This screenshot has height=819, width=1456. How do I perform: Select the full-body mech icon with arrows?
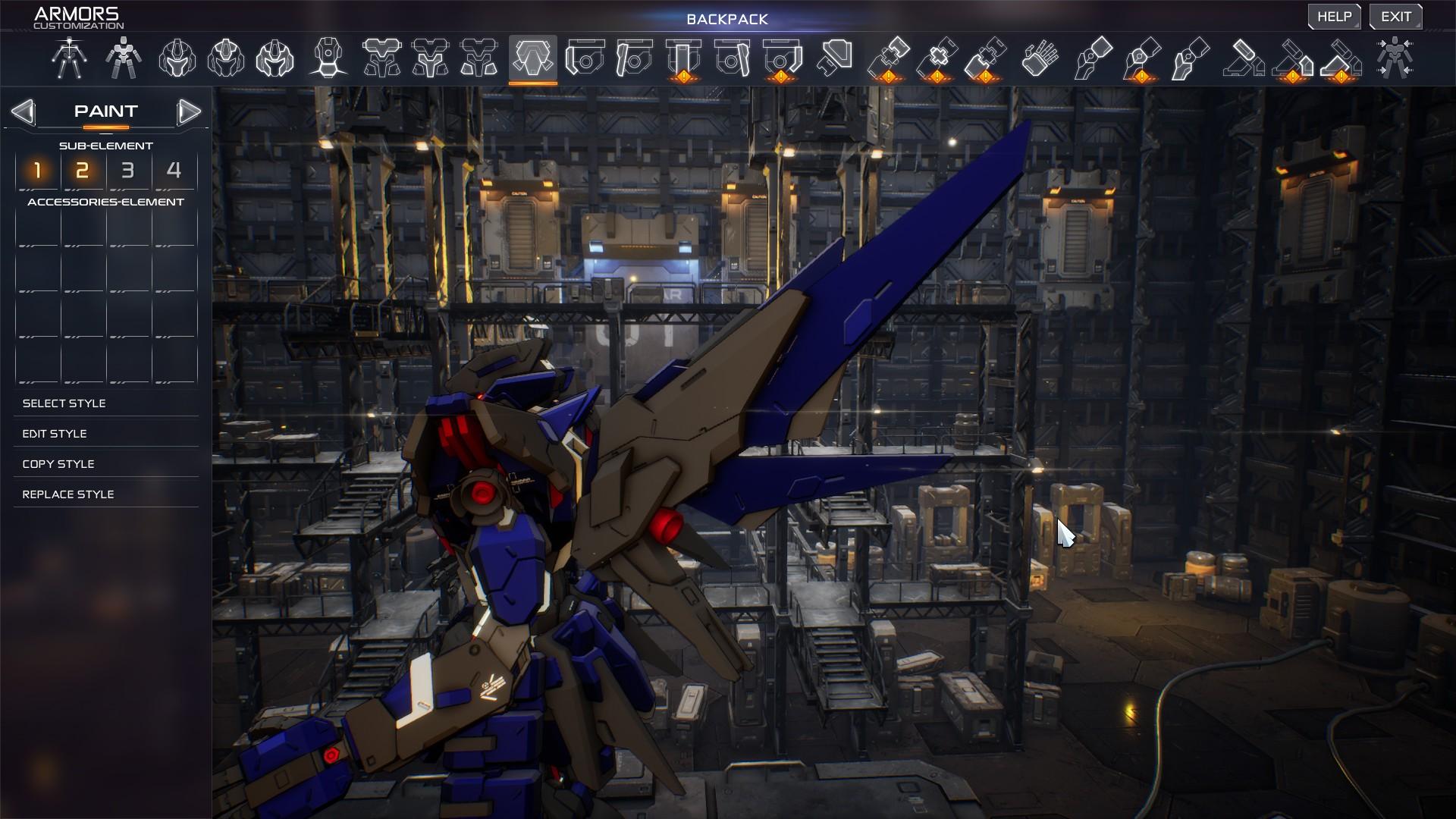pos(1394,58)
